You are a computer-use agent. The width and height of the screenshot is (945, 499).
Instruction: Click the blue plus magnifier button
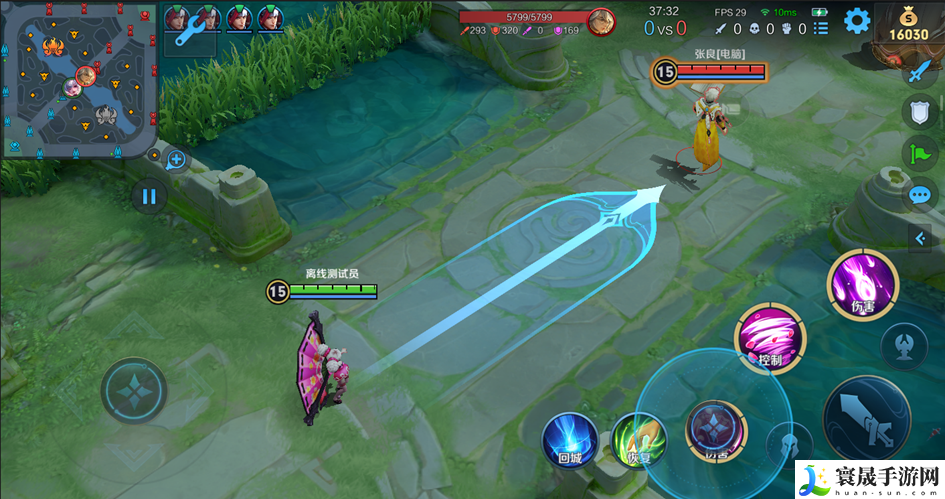(x=176, y=159)
